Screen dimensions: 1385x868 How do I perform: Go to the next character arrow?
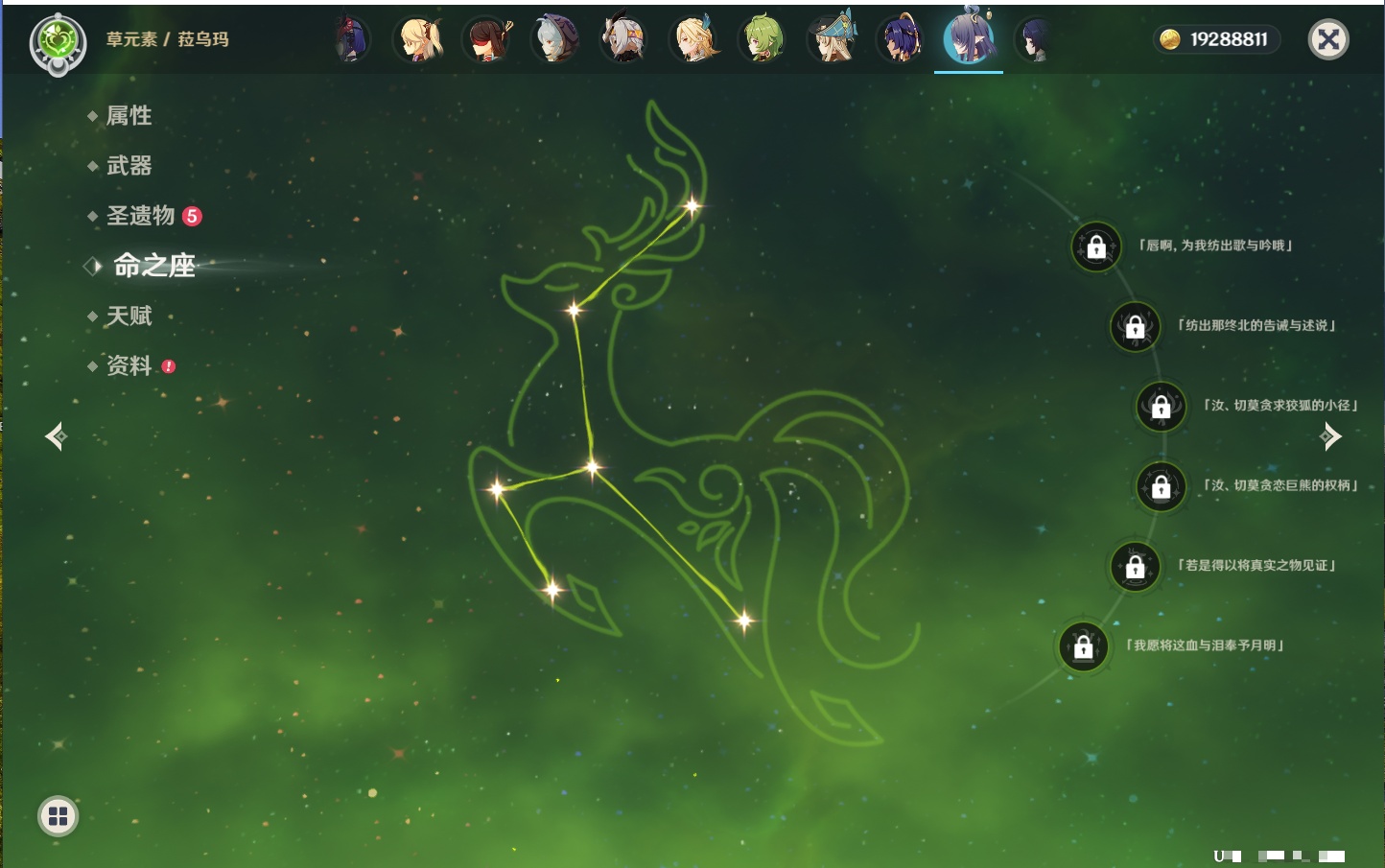(1330, 436)
